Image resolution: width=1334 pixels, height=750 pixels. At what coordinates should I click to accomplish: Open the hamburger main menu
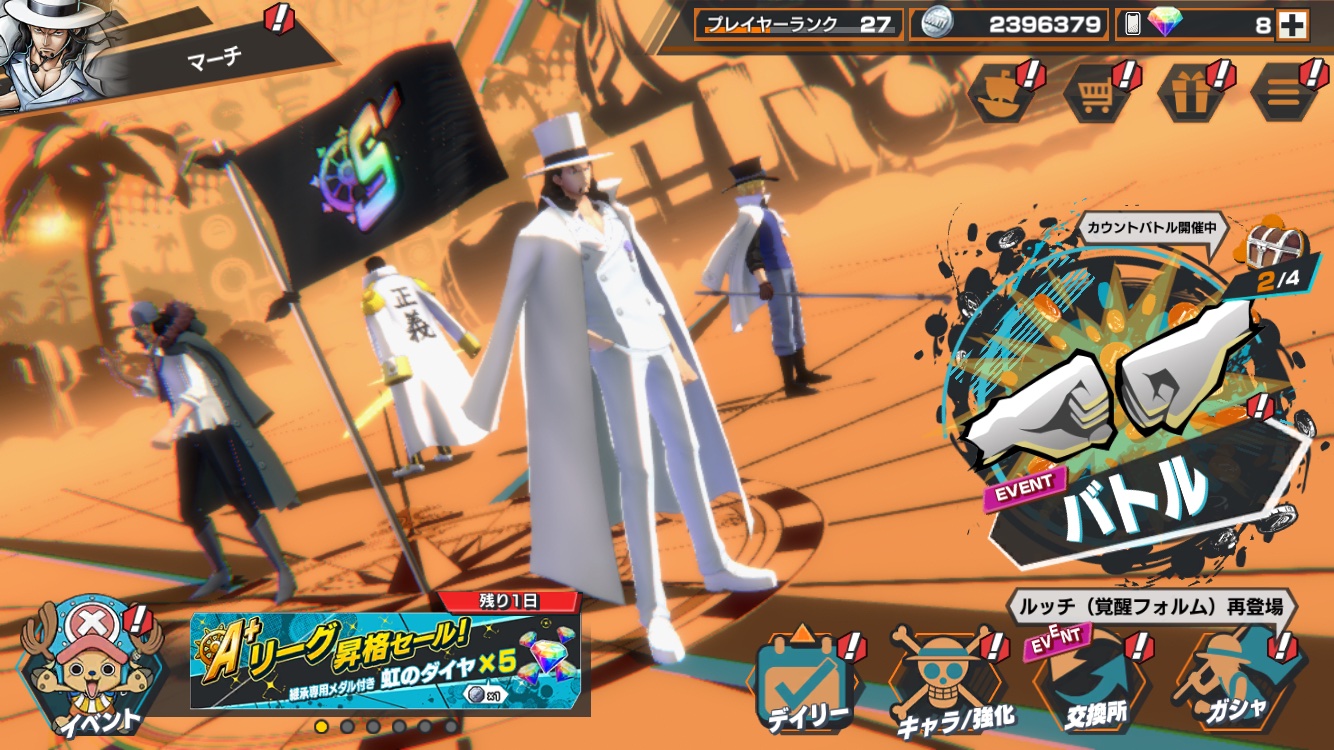point(1284,93)
